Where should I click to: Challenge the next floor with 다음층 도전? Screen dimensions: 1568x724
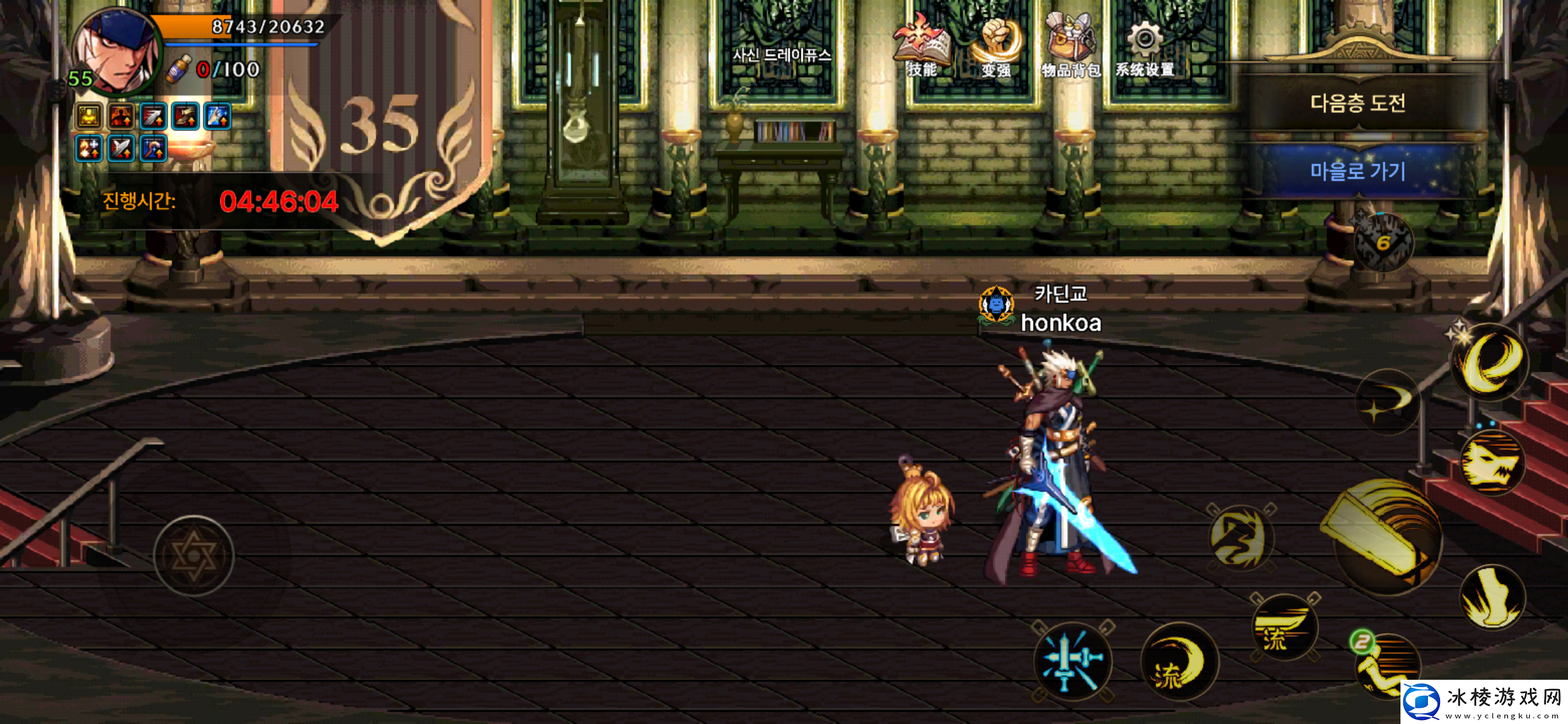click(1358, 103)
